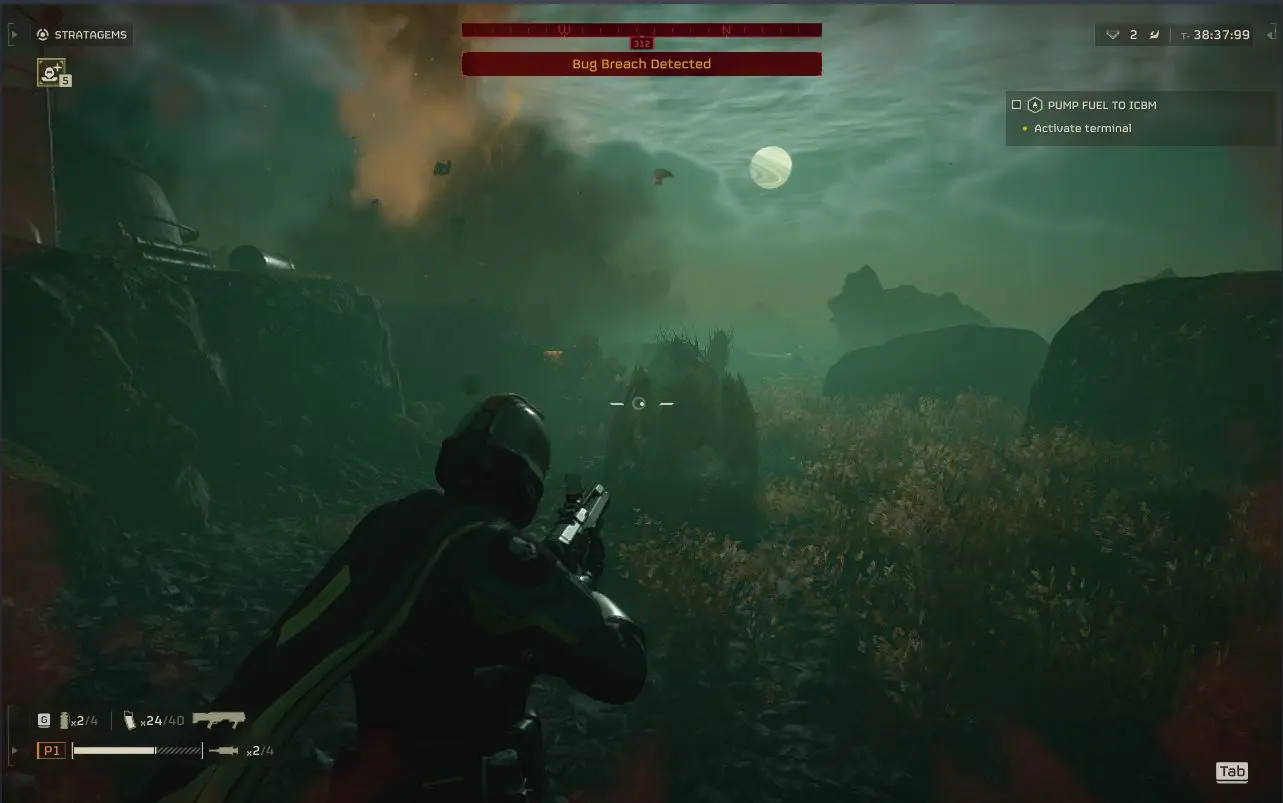Click the mission timer 38:37:99

[x=1222, y=33]
